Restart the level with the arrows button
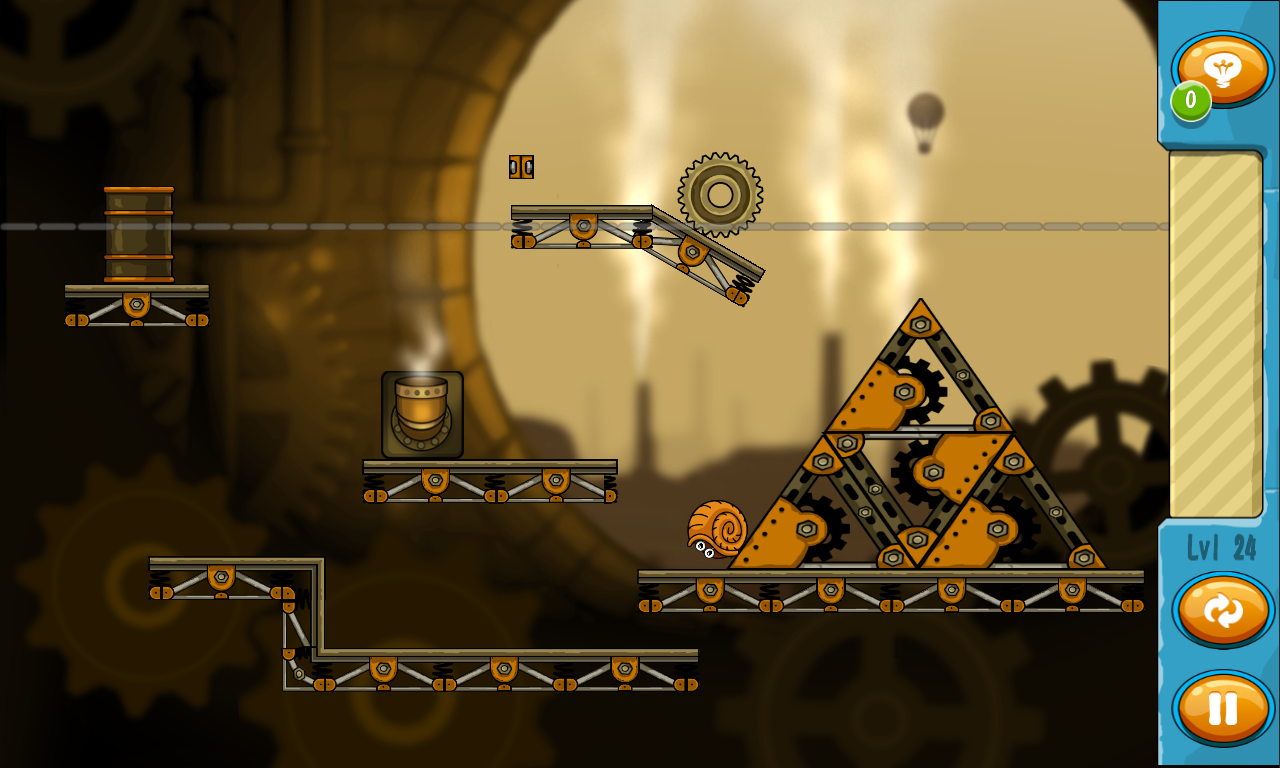This screenshot has height=768, width=1280. click(1223, 609)
